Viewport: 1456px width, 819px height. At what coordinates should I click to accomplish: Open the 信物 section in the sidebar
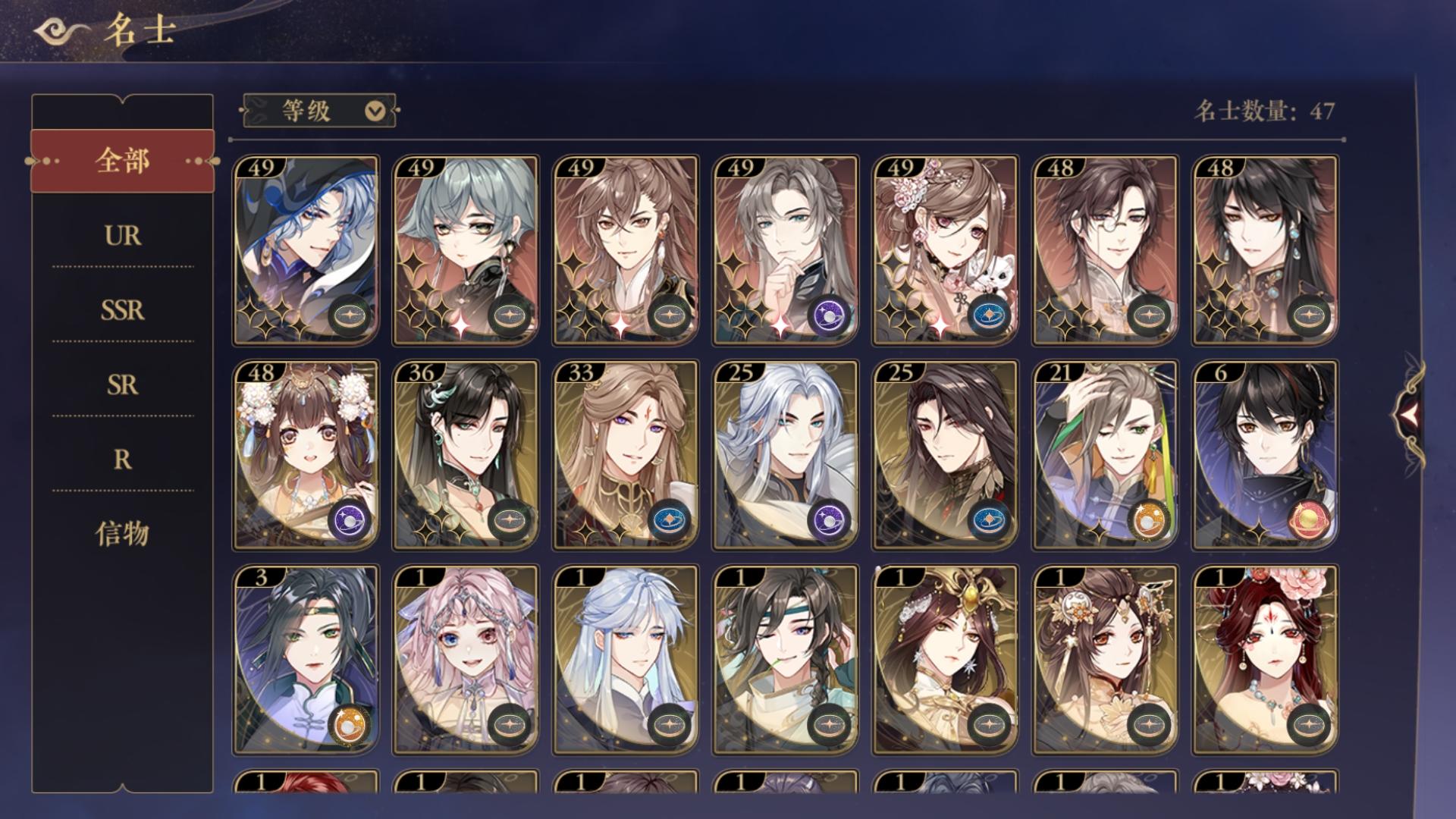coord(124,533)
